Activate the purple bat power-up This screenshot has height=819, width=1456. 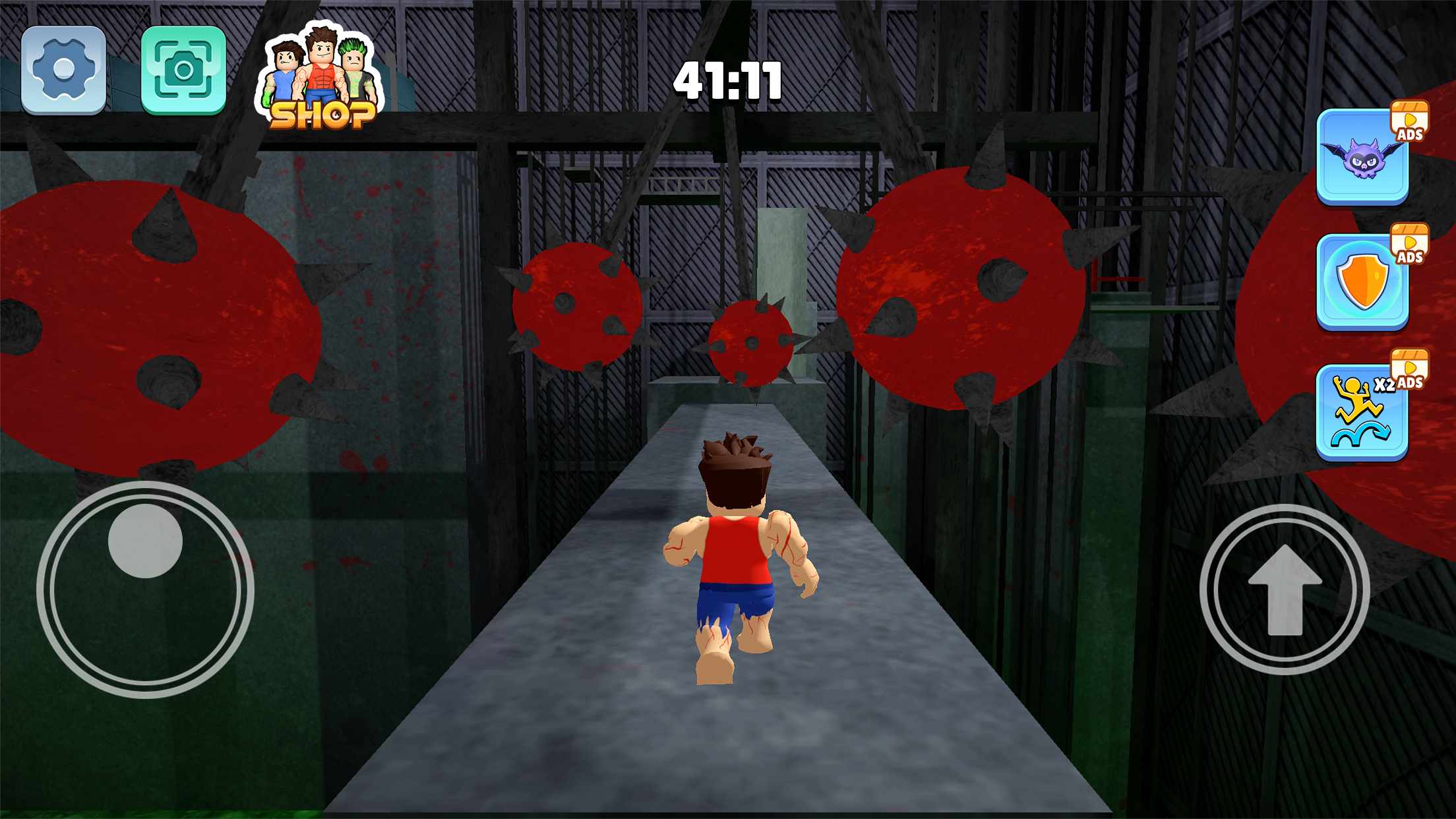(x=1362, y=156)
